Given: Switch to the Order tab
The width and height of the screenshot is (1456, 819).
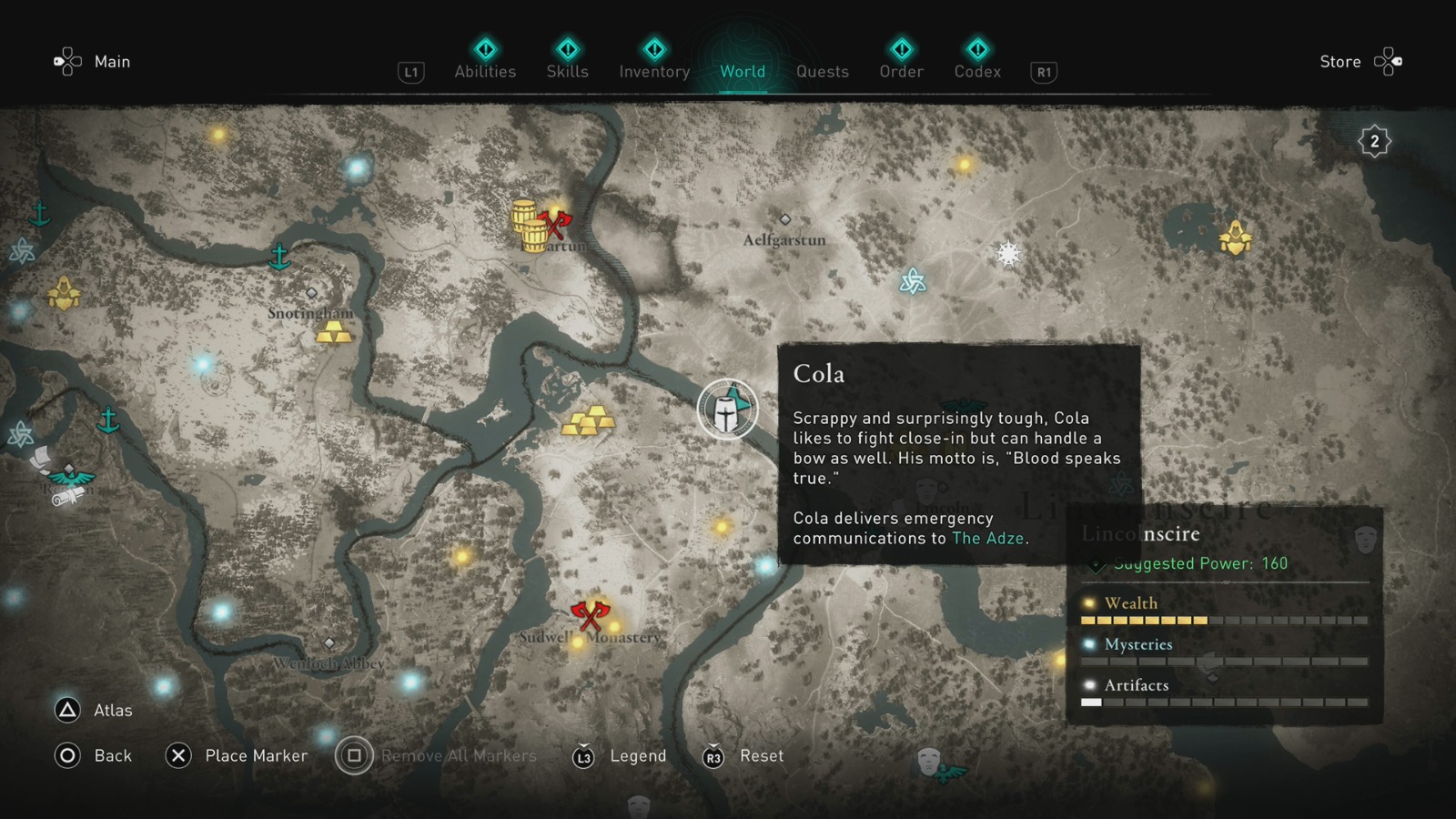Looking at the screenshot, I should click(900, 71).
